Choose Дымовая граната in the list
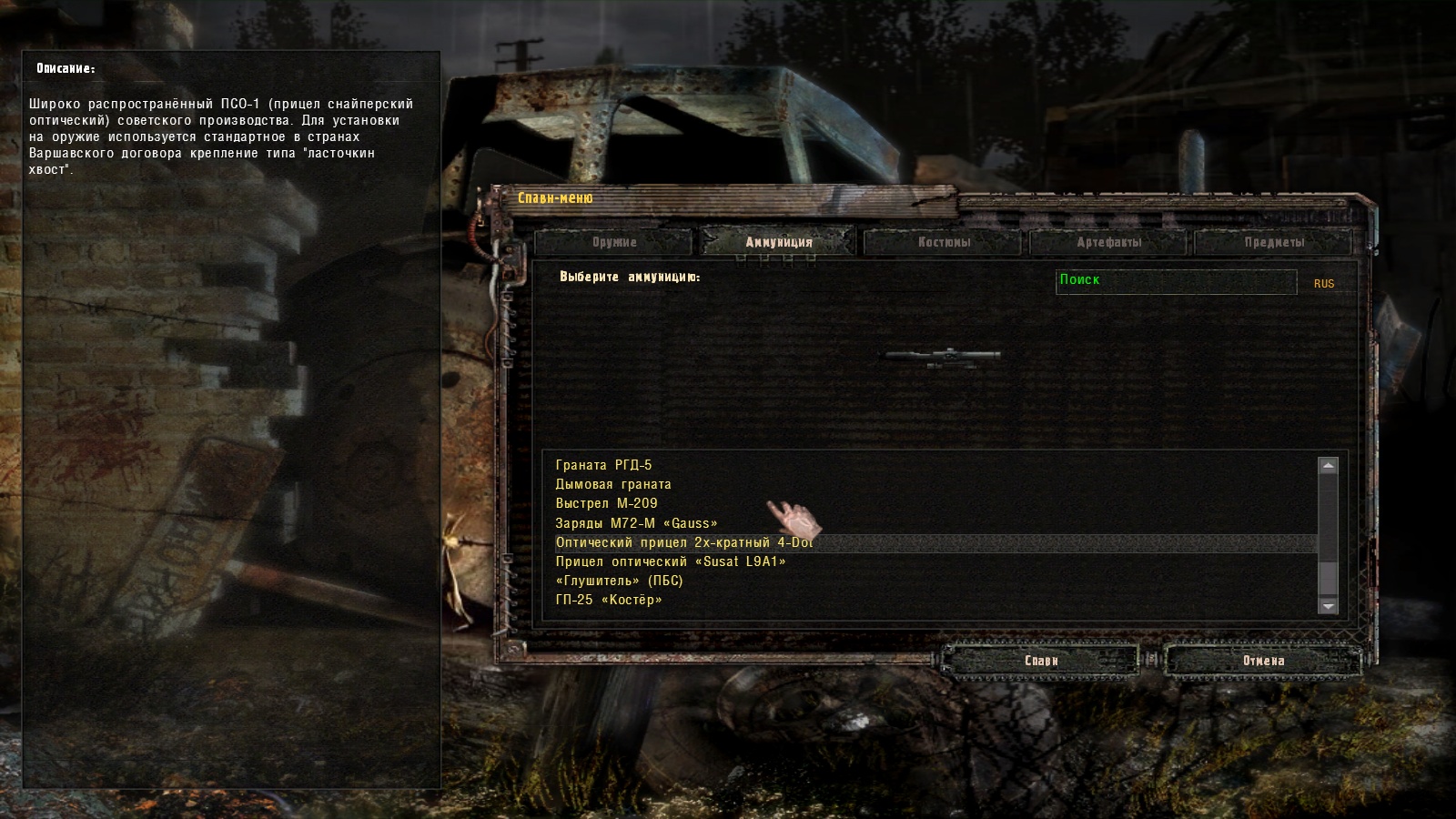Viewport: 1456px width, 819px height. (613, 484)
